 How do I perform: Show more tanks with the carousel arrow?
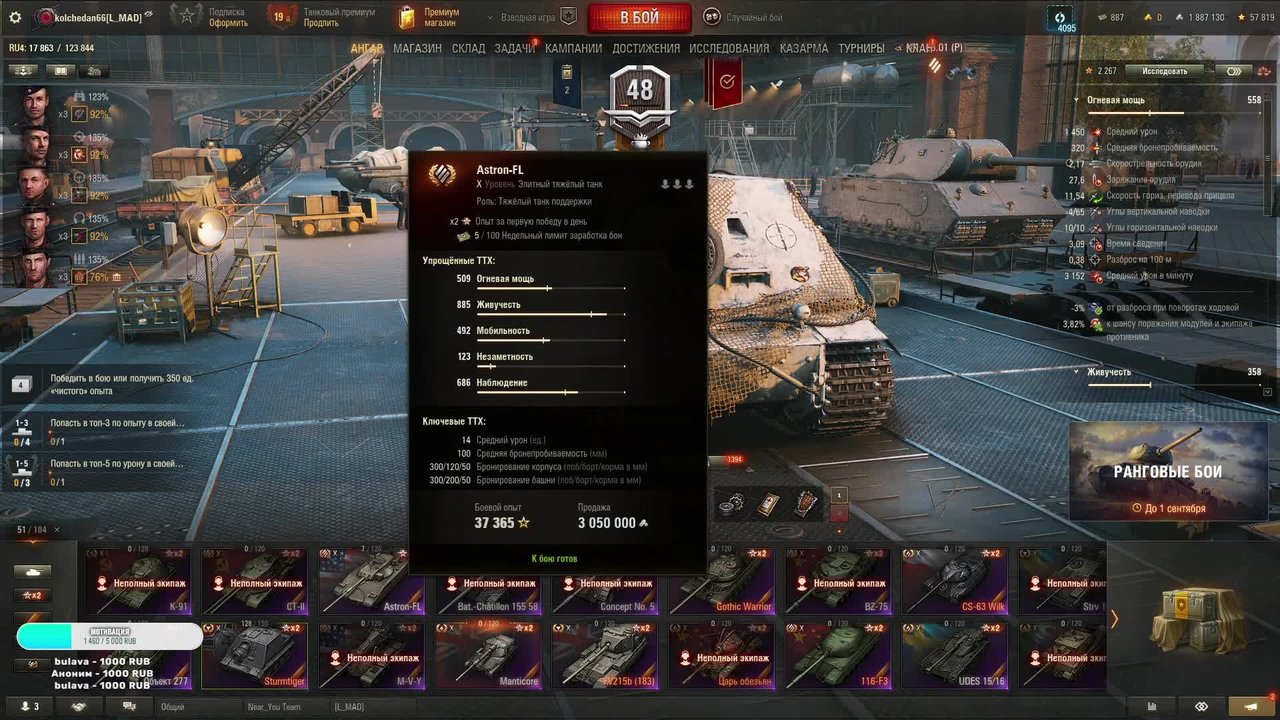coord(1115,619)
